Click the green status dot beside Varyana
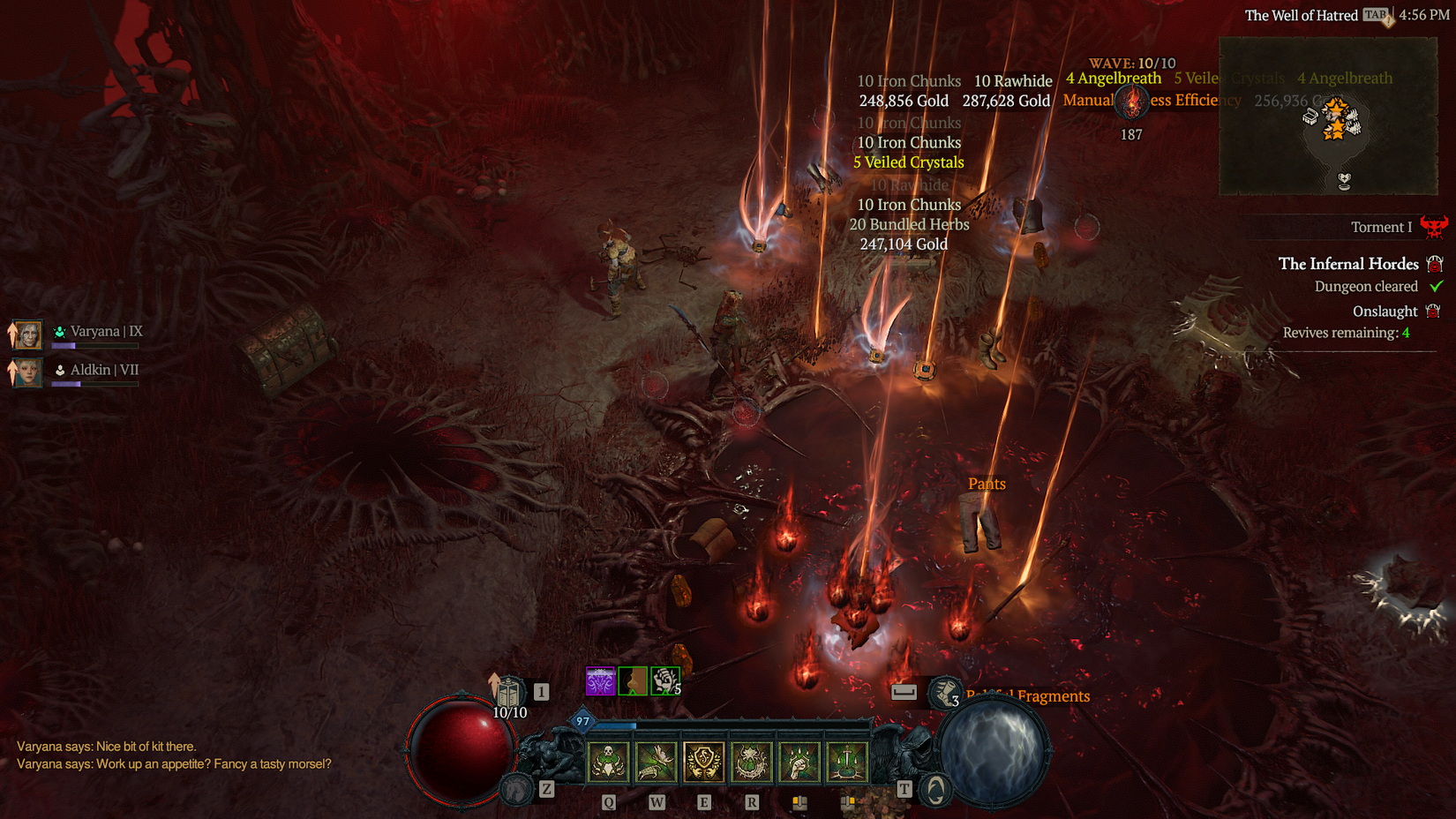The width and height of the screenshot is (1456, 819). [x=60, y=332]
